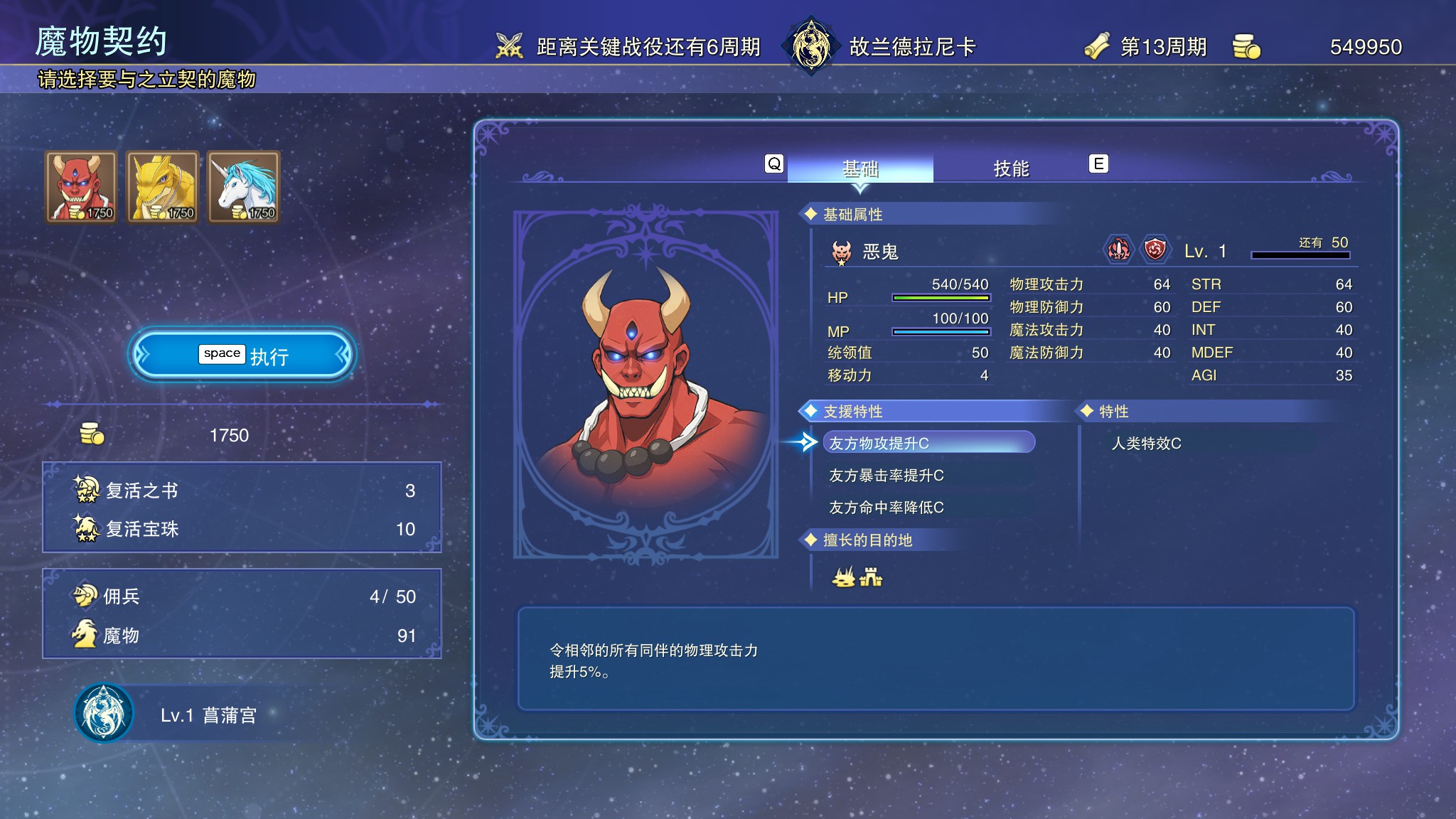This screenshot has width=1456, height=819.
Task: Select the 人类特效C trait
Action: [x=1146, y=444]
